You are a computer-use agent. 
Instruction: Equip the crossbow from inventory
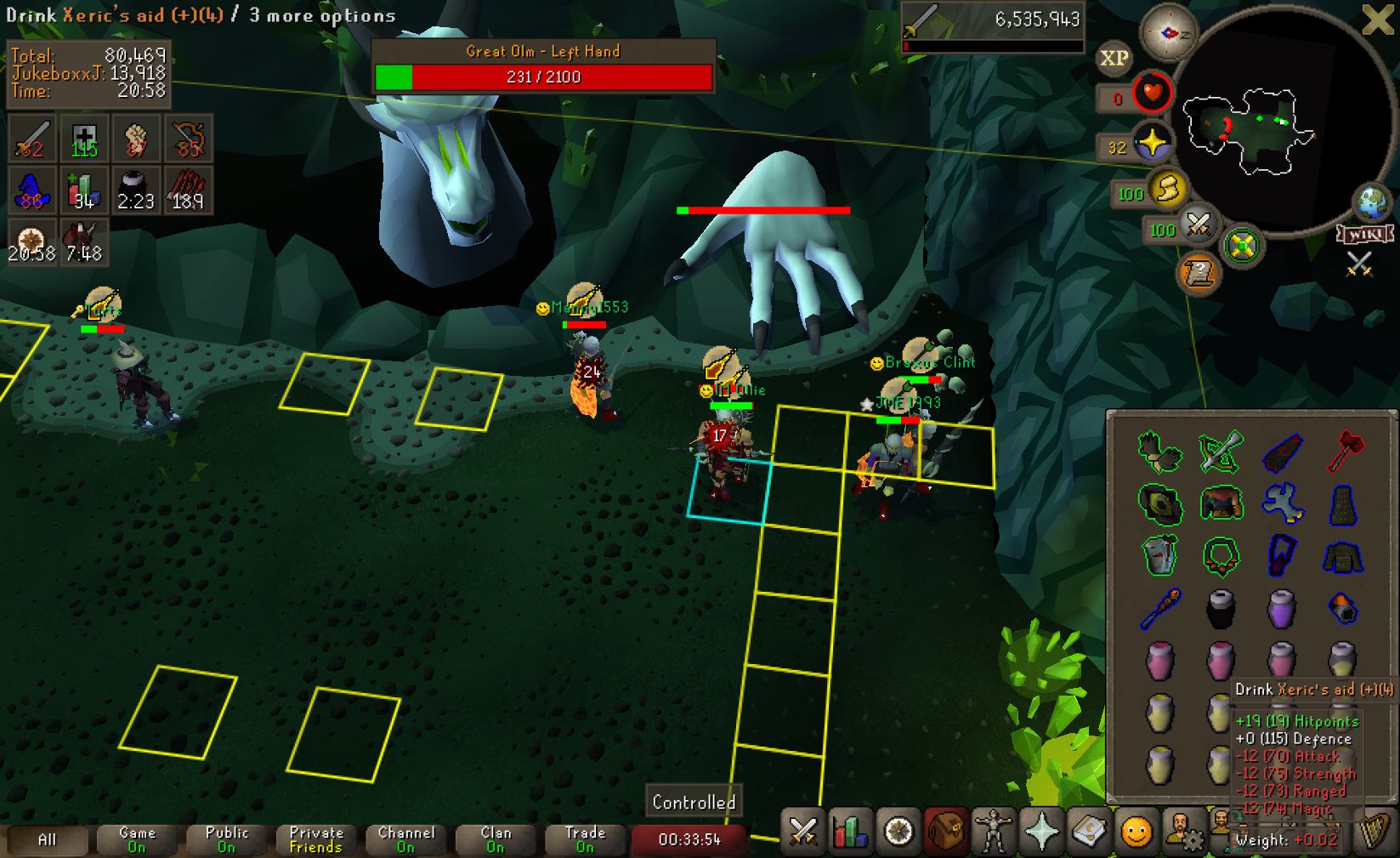click(1221, 451)
